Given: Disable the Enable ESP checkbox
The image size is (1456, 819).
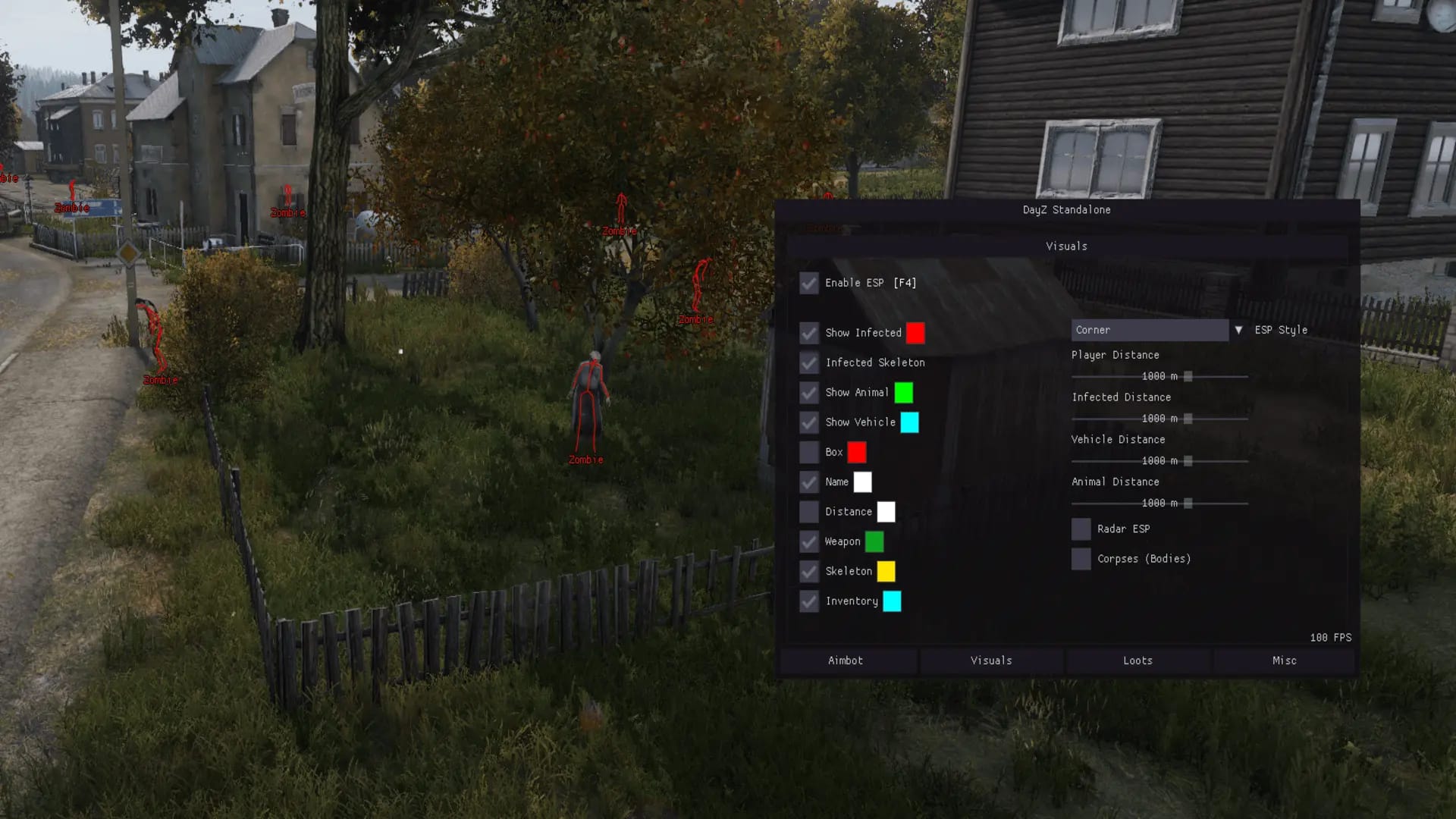Looking at the screenshot, I should point(808,283).
